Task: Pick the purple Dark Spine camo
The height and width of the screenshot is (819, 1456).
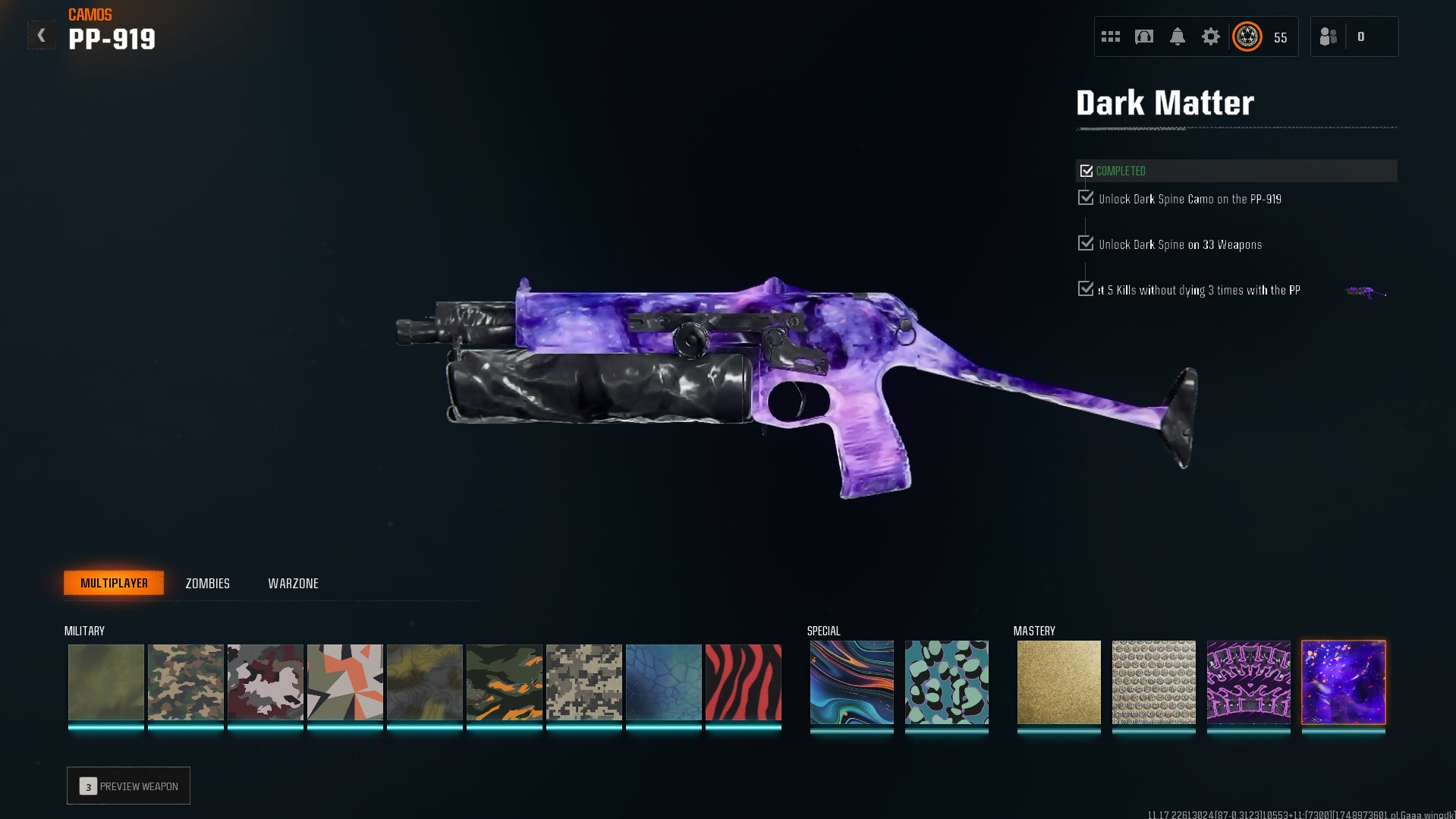Action: 1248,682
